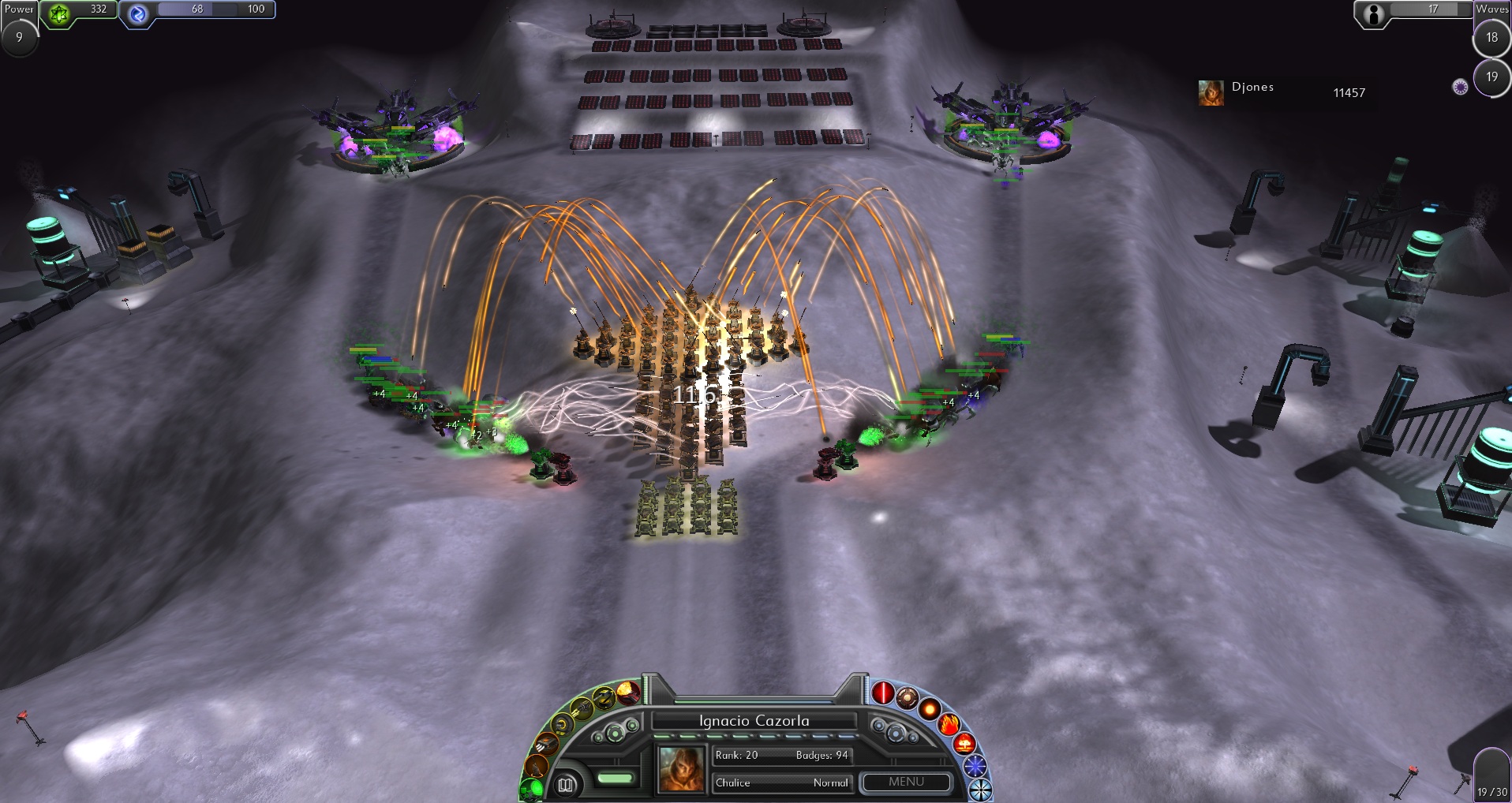
Task: Pick the gatling gun tower icon
Action: 581,709
